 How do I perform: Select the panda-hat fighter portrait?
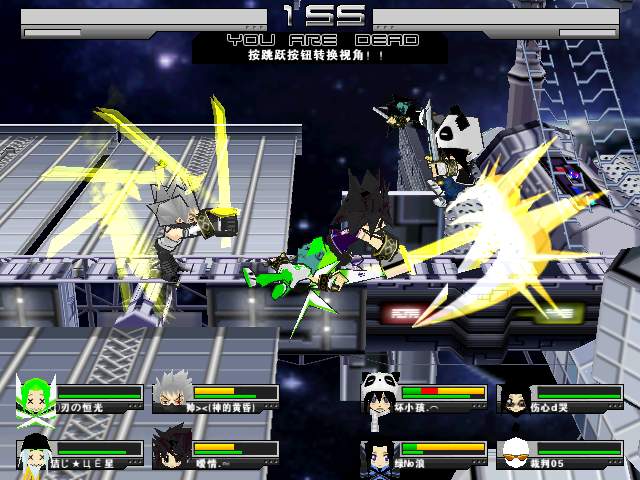pos(379,397)
